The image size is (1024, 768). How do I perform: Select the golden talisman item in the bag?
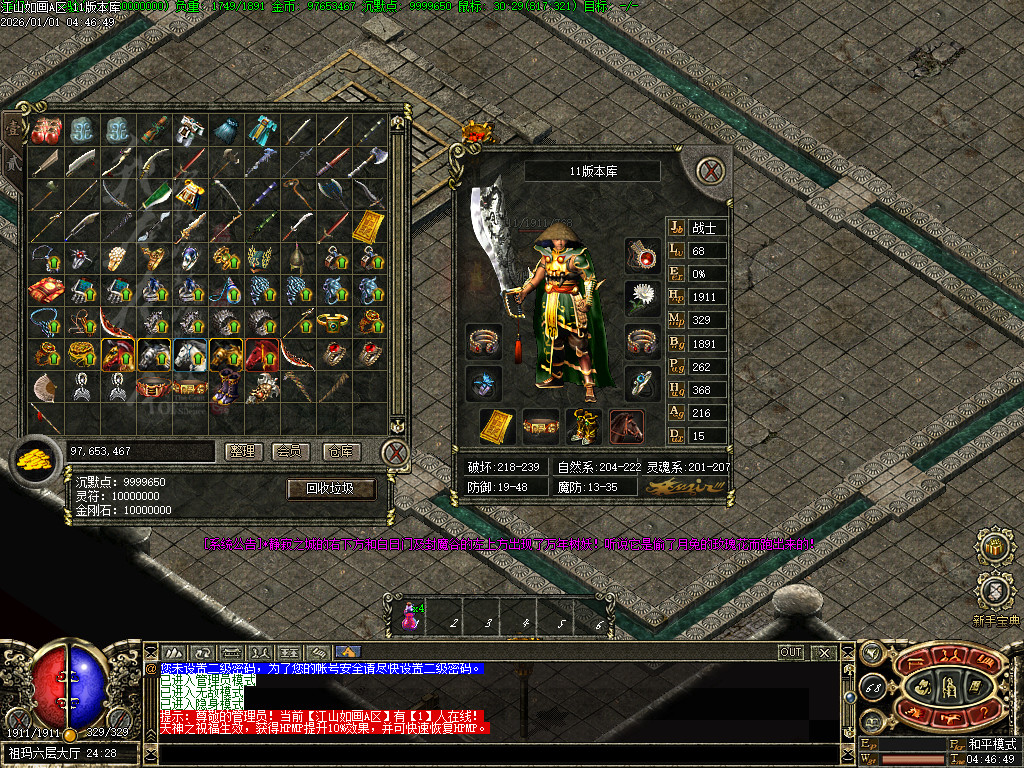[x=368, y=226]
